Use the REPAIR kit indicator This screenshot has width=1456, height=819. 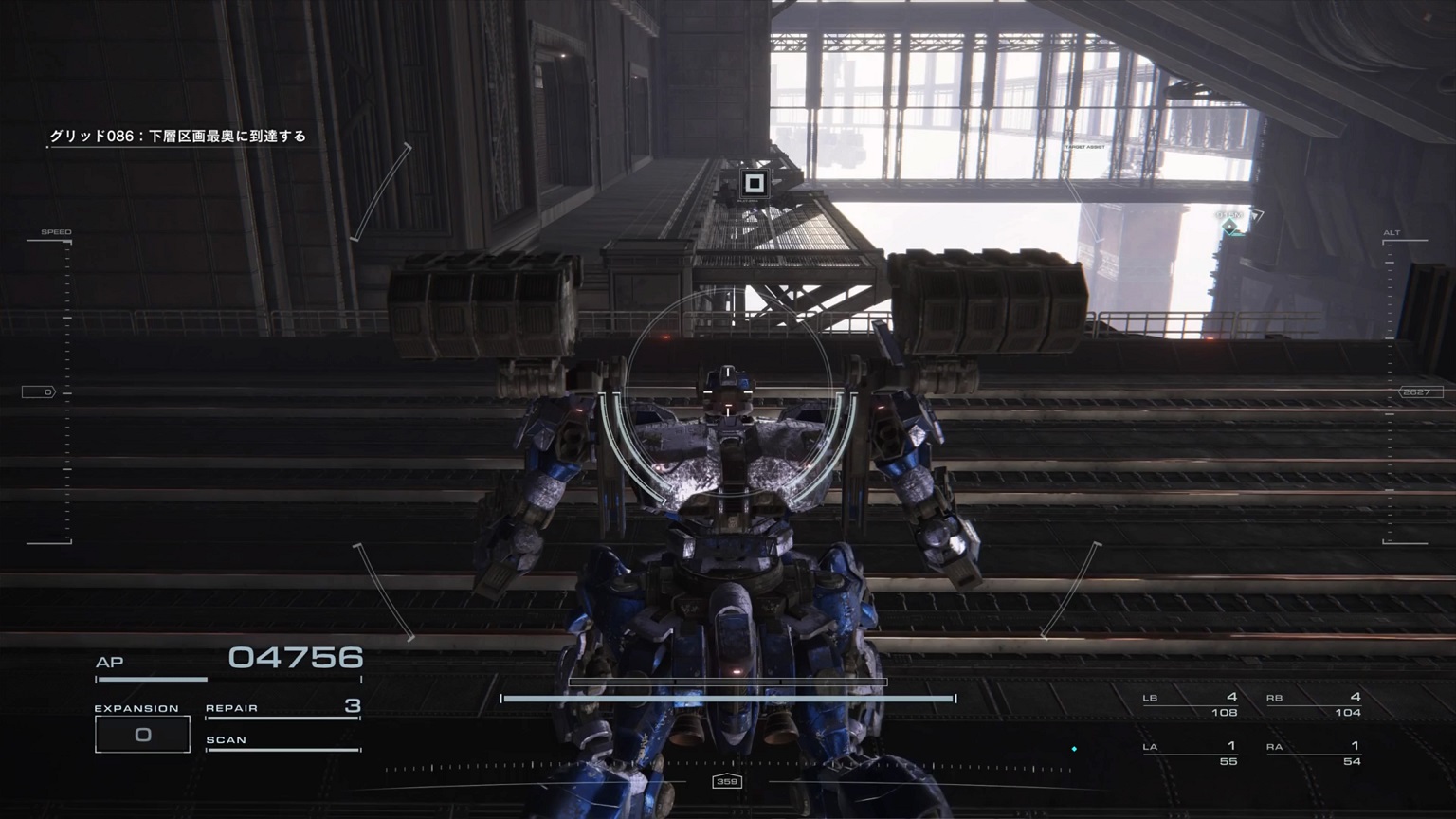point(282,708)
